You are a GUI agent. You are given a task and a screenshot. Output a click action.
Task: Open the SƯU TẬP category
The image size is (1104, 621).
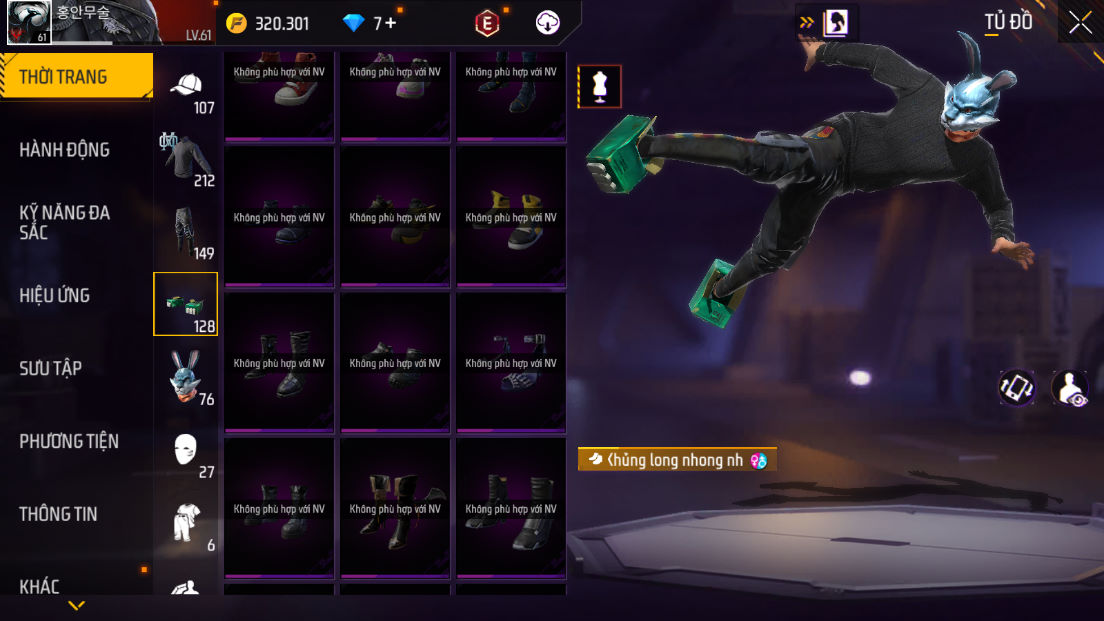(x=51, y=368)
